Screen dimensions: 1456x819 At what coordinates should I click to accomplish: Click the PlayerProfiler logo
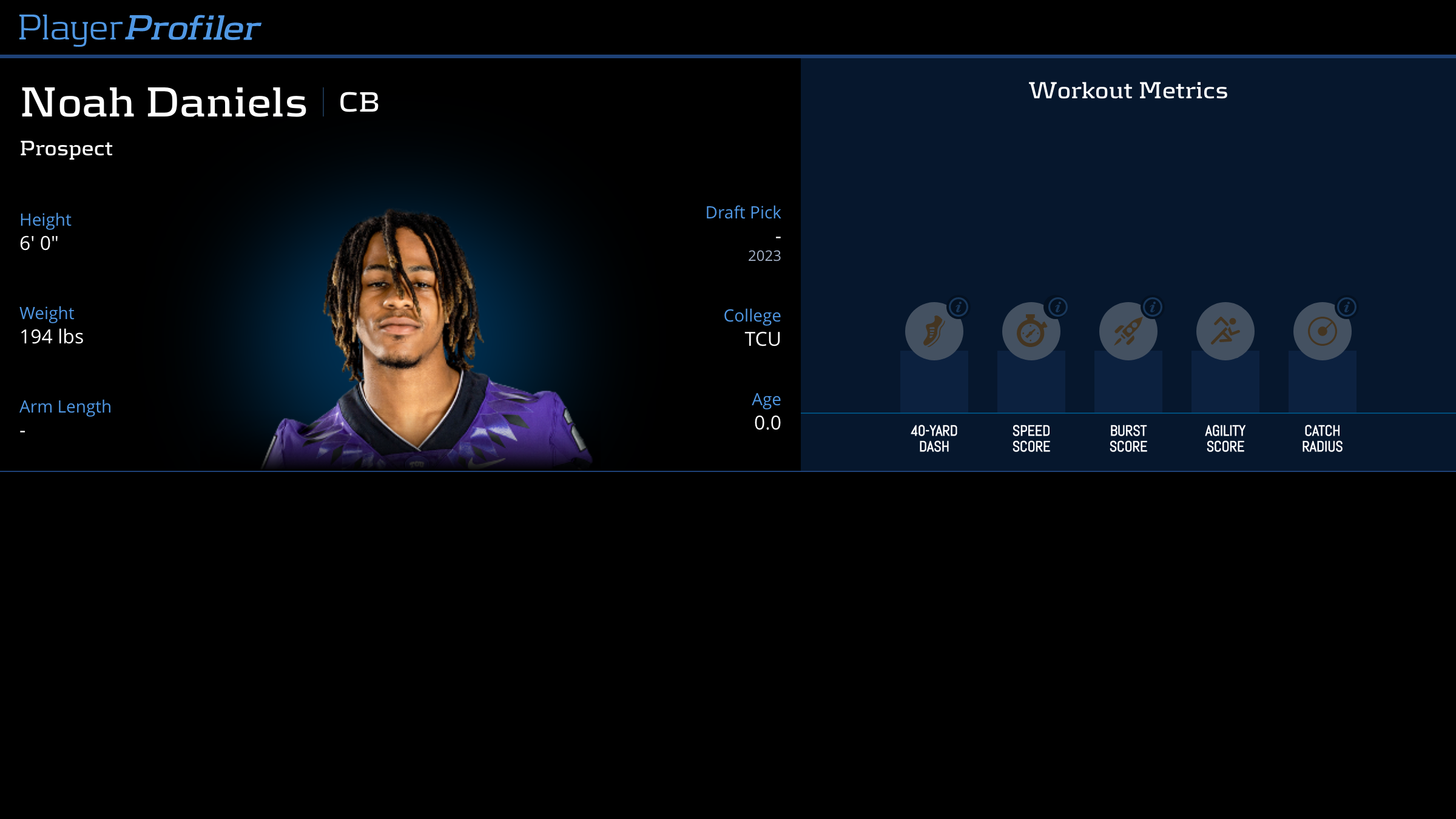(x=140, y=29)
